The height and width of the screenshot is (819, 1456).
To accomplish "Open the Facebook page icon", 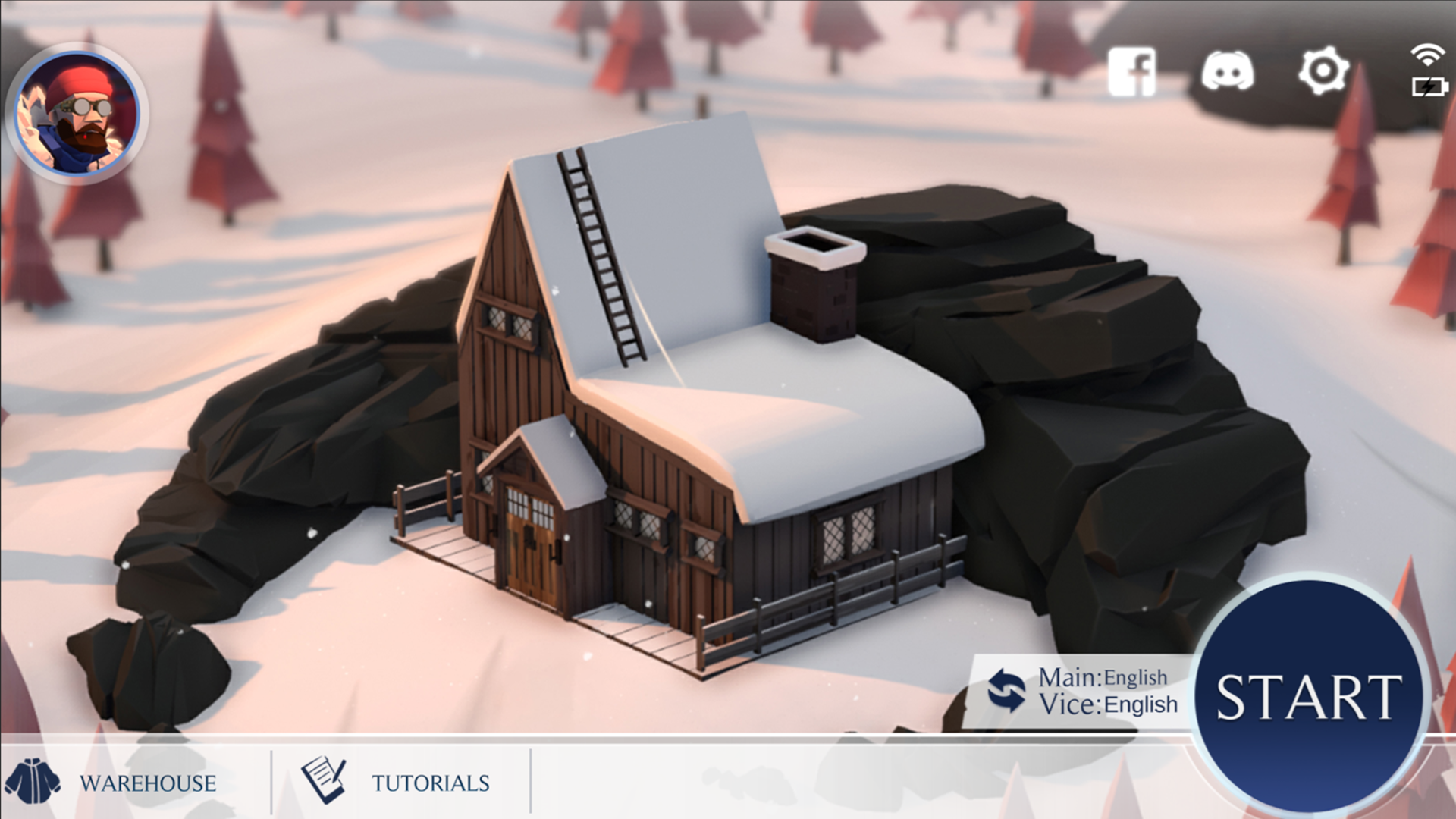I will click(1133, 71).
